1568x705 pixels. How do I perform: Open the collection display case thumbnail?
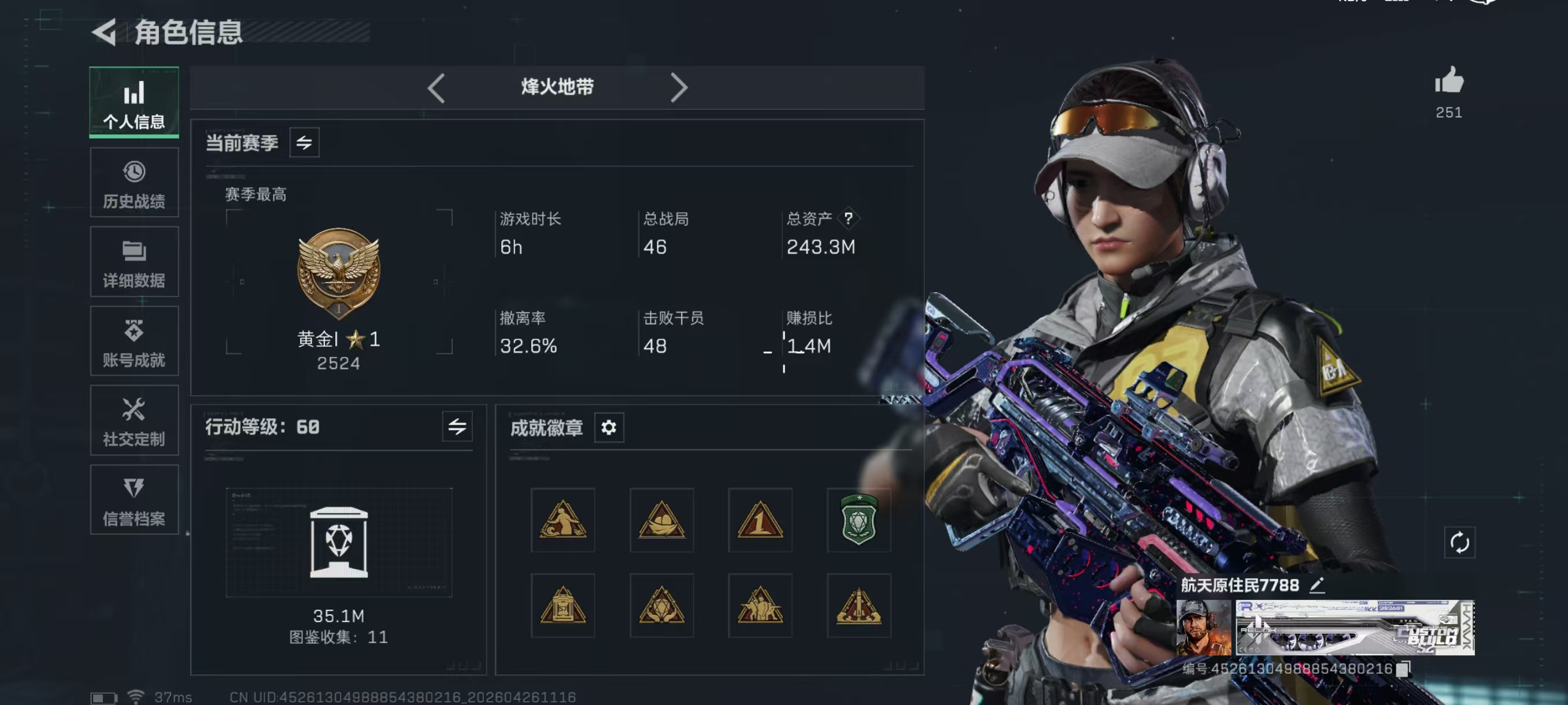[339, 542]
